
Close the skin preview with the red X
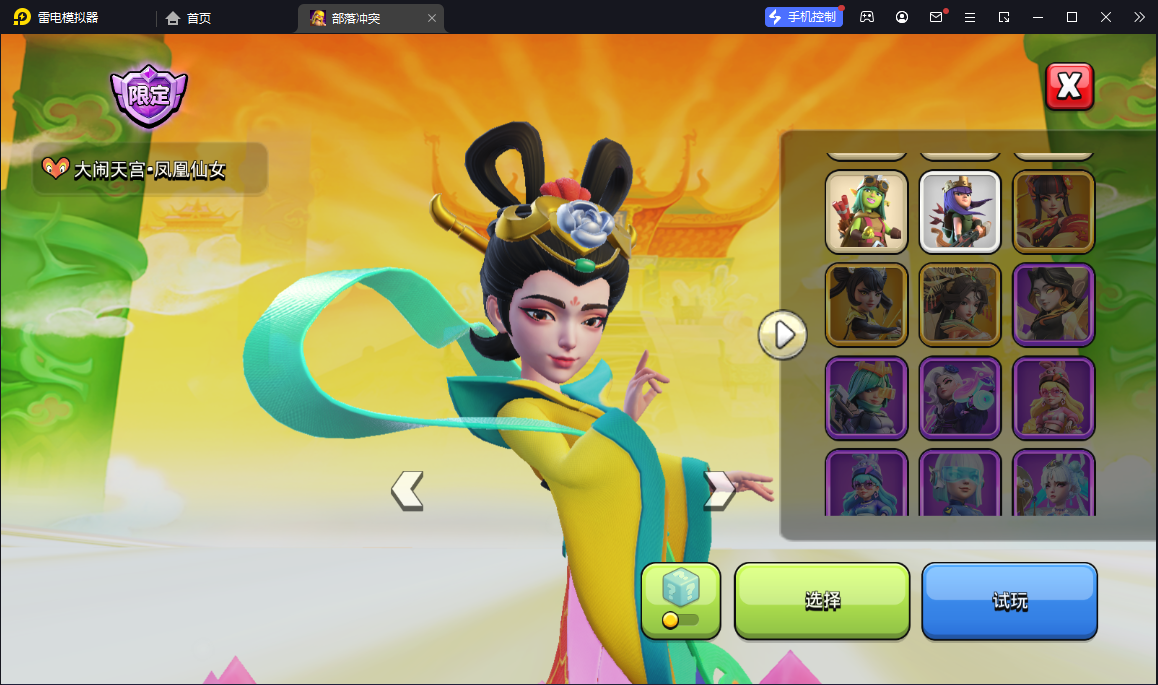pyautogui.click(x=1069, y=87)
